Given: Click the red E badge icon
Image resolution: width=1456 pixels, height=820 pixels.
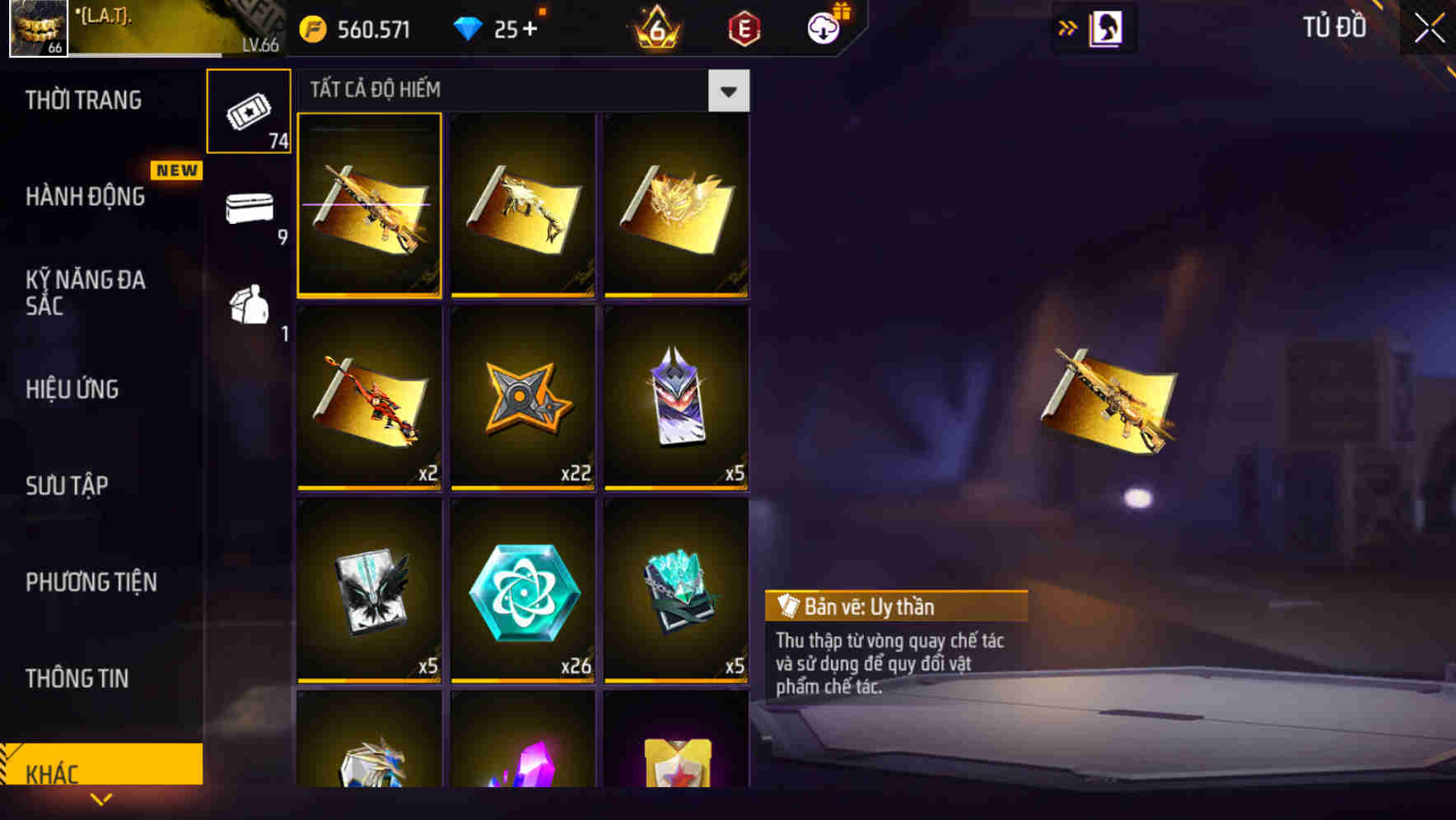Looking at the screenshot, I should tap(744, 27).
